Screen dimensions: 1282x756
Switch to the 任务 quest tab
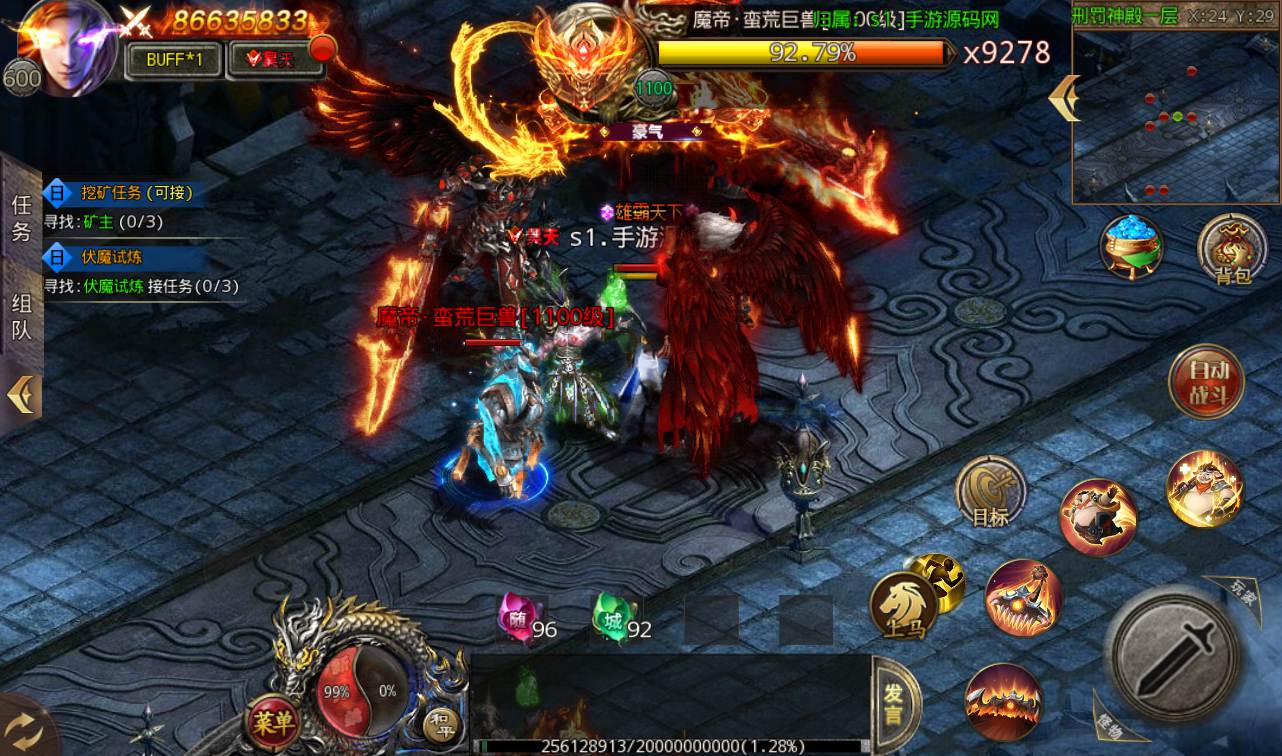click(x=21, y=218)
